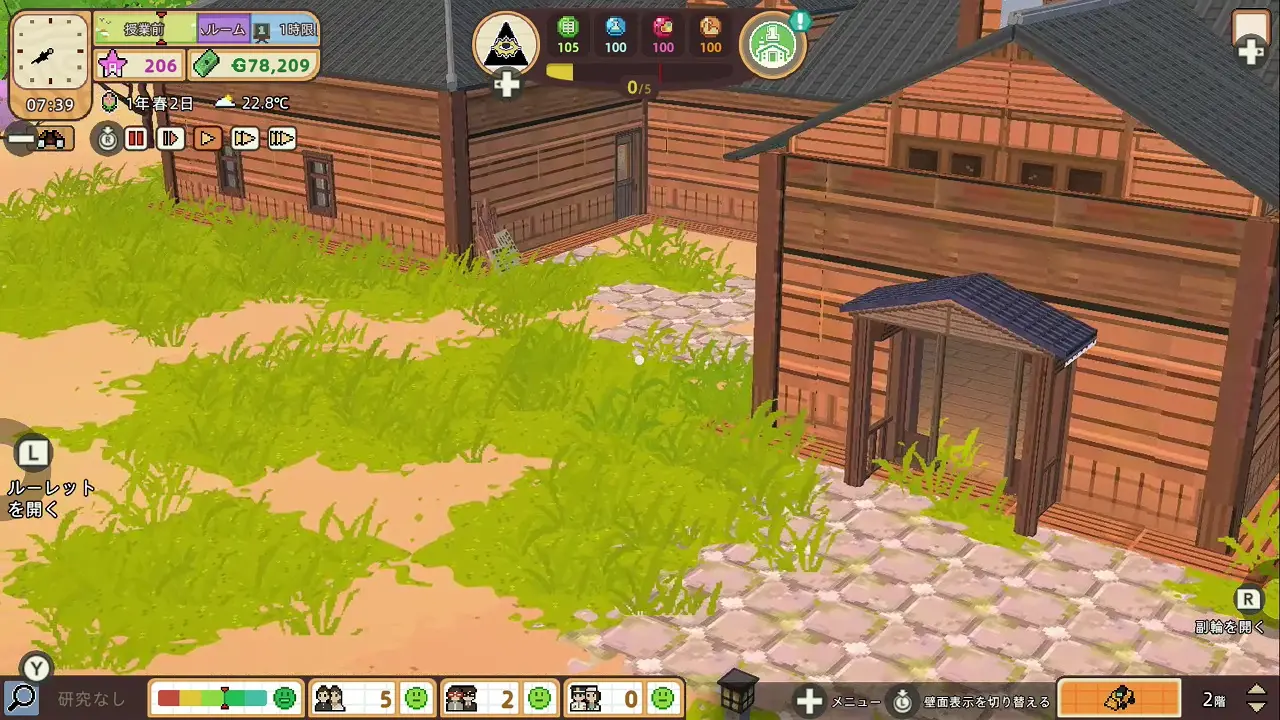
Task: Check the reputation star counter 206
Action: tap(139, 66)
